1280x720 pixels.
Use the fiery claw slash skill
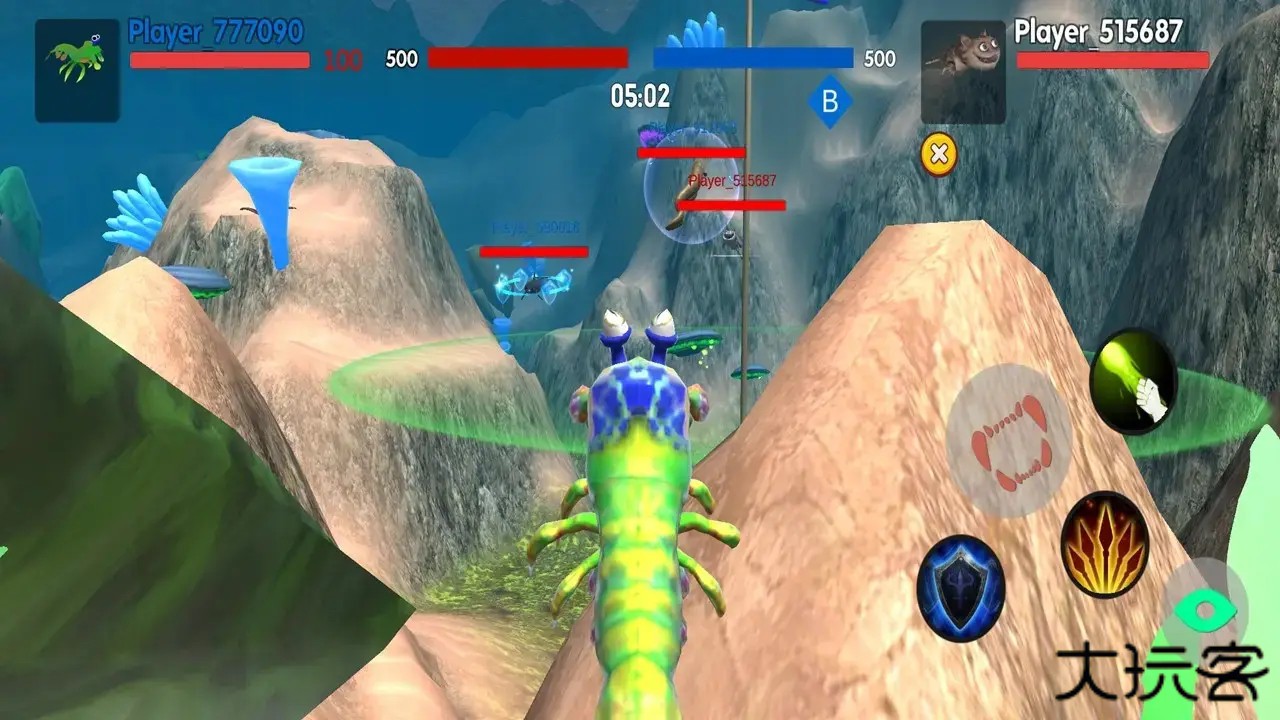1104,545
